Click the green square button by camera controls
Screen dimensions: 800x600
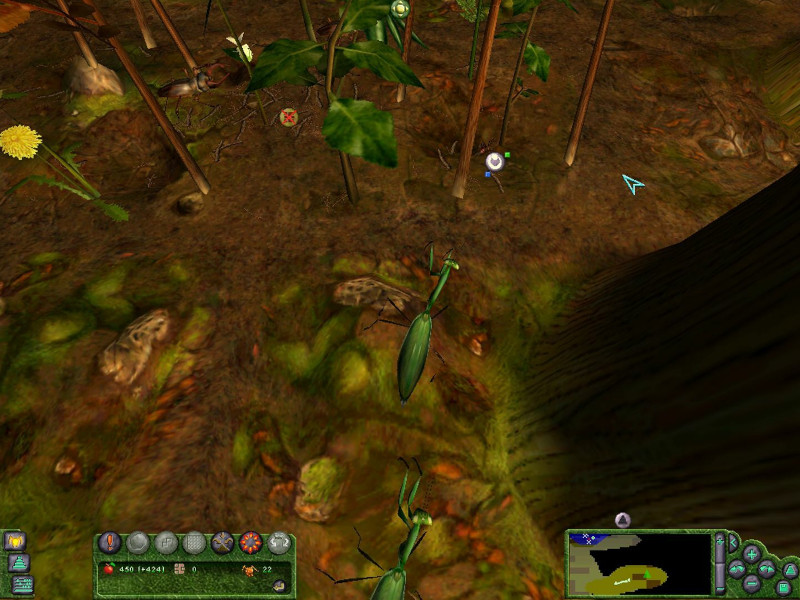[x=784, y=587]
